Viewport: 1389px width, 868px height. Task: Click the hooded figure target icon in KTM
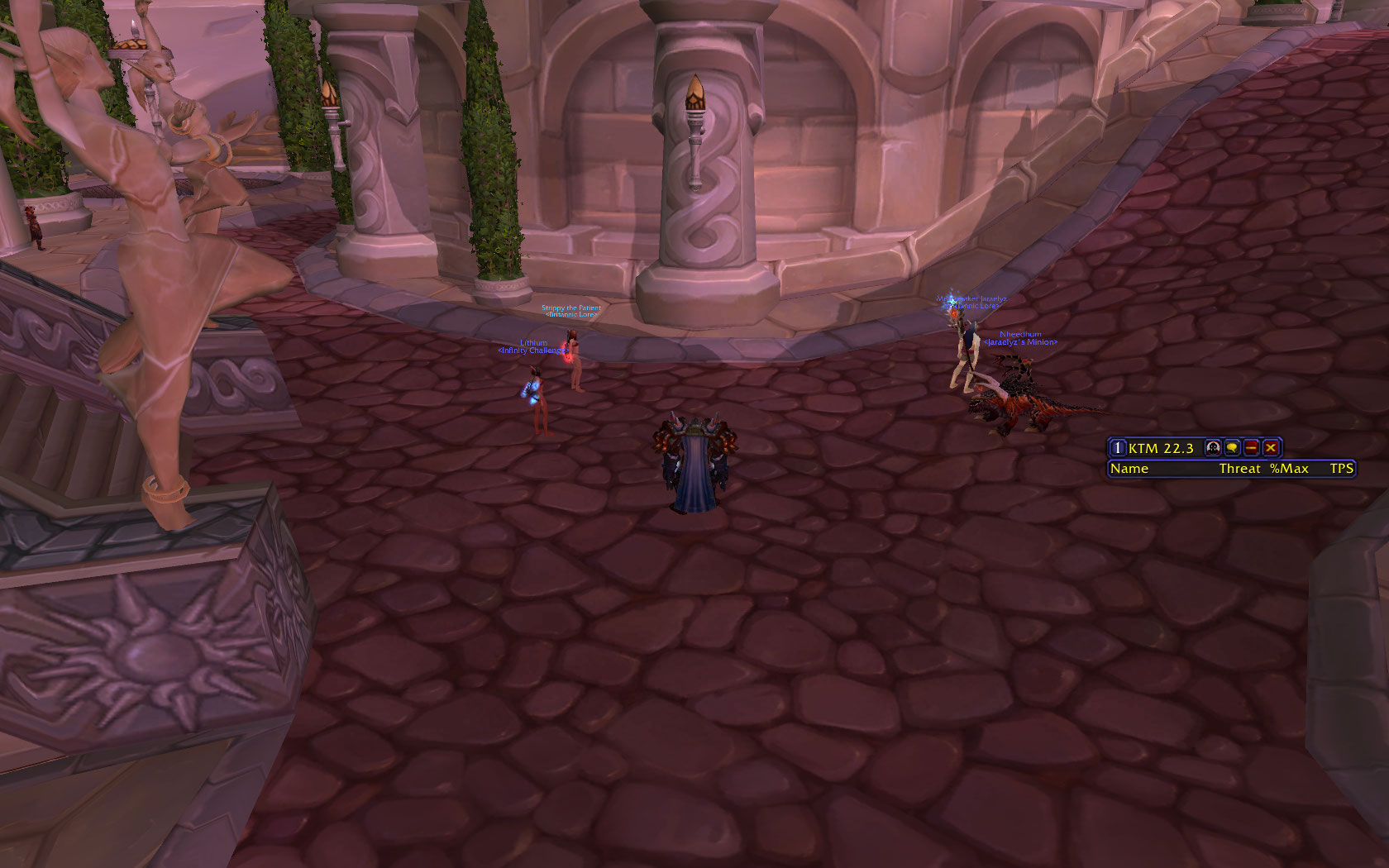pyautogui.click(x=1213, y=448)
